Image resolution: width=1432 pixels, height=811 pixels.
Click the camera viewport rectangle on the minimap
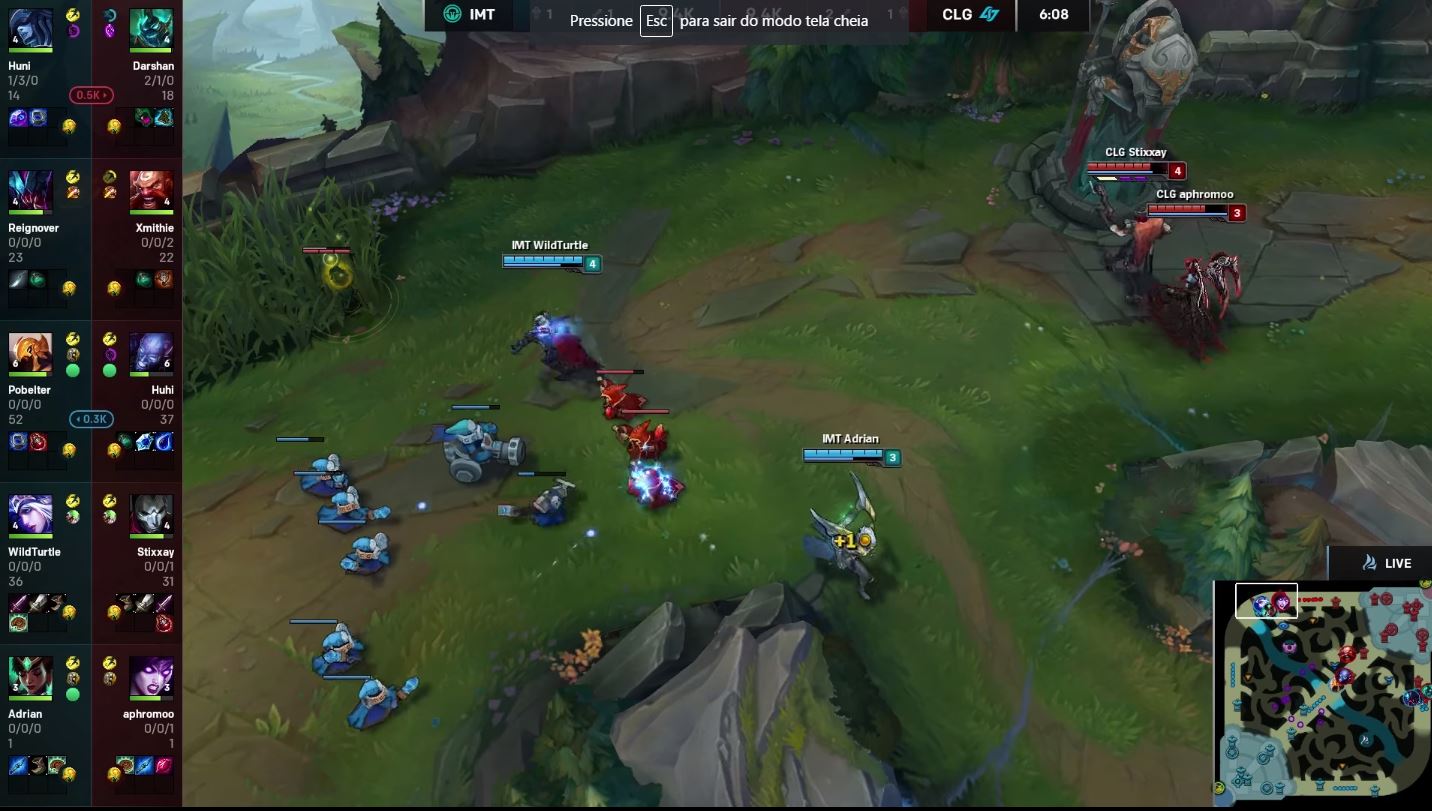click(x=1265, y=601)
